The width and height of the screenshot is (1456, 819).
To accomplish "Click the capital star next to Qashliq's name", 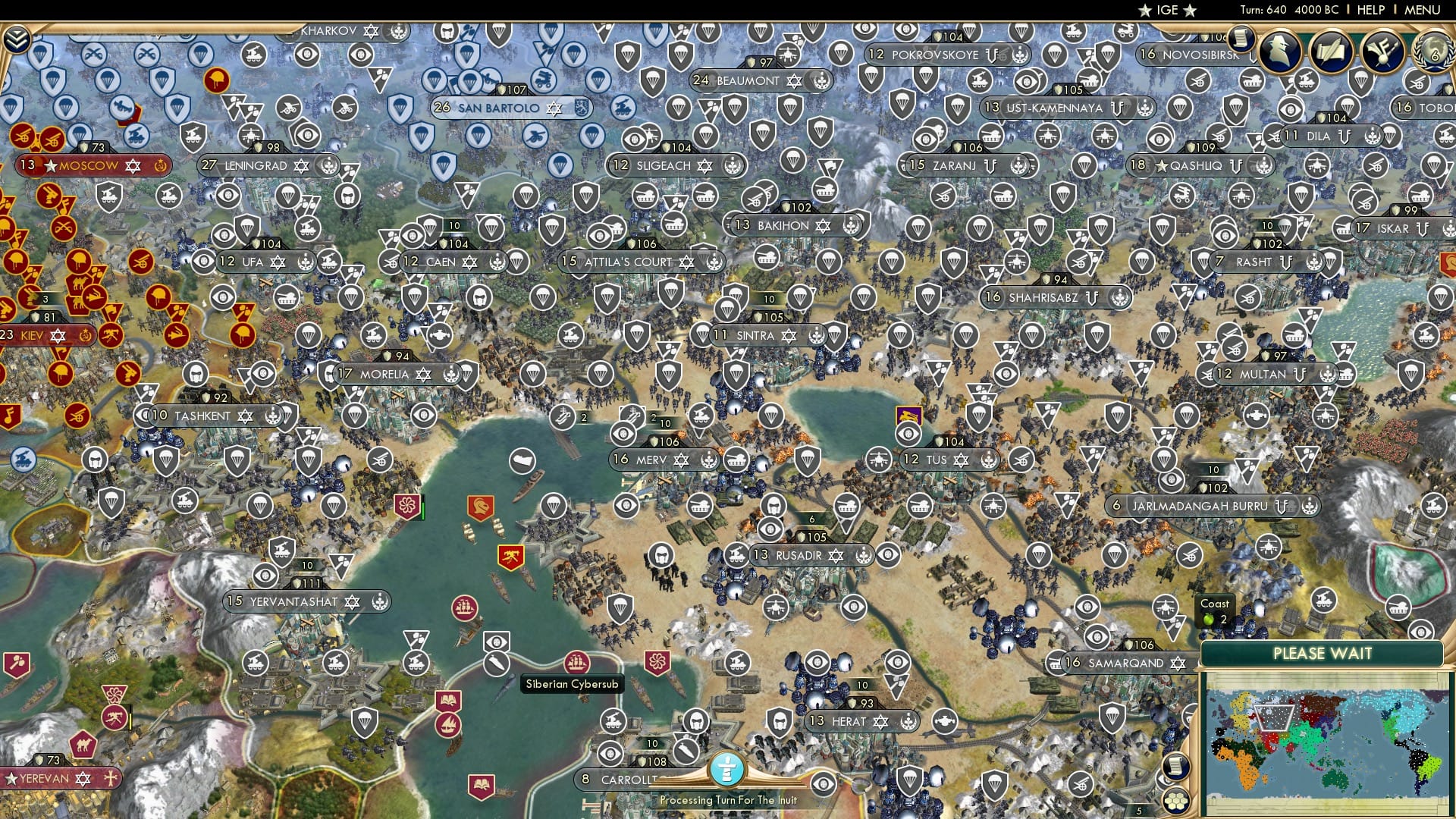I will click(x=1162, y=167).
